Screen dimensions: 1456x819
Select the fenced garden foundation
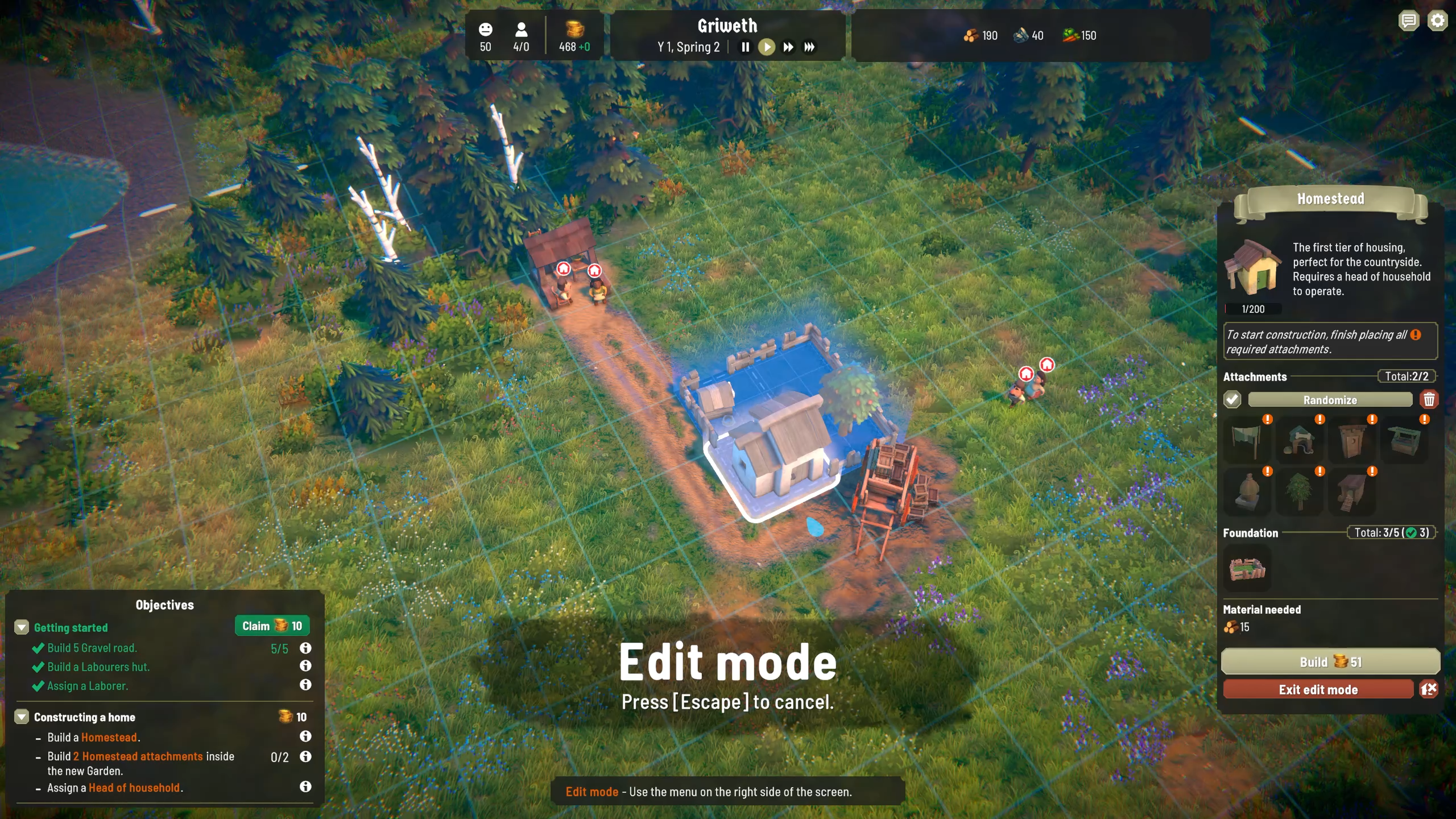click(x=1247, y=569)
